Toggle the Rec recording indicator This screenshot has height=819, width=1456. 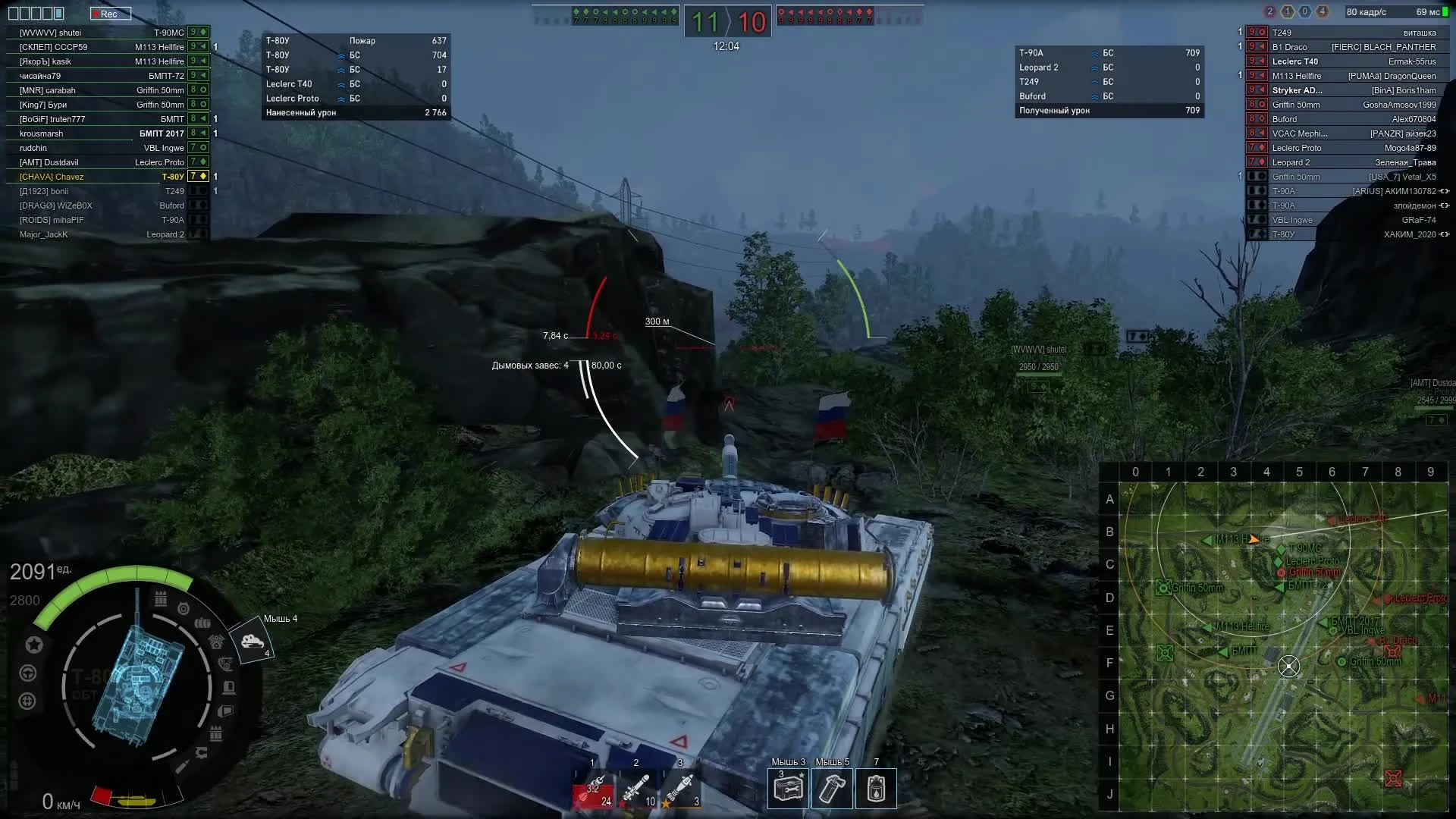click(x=111, y=13)
